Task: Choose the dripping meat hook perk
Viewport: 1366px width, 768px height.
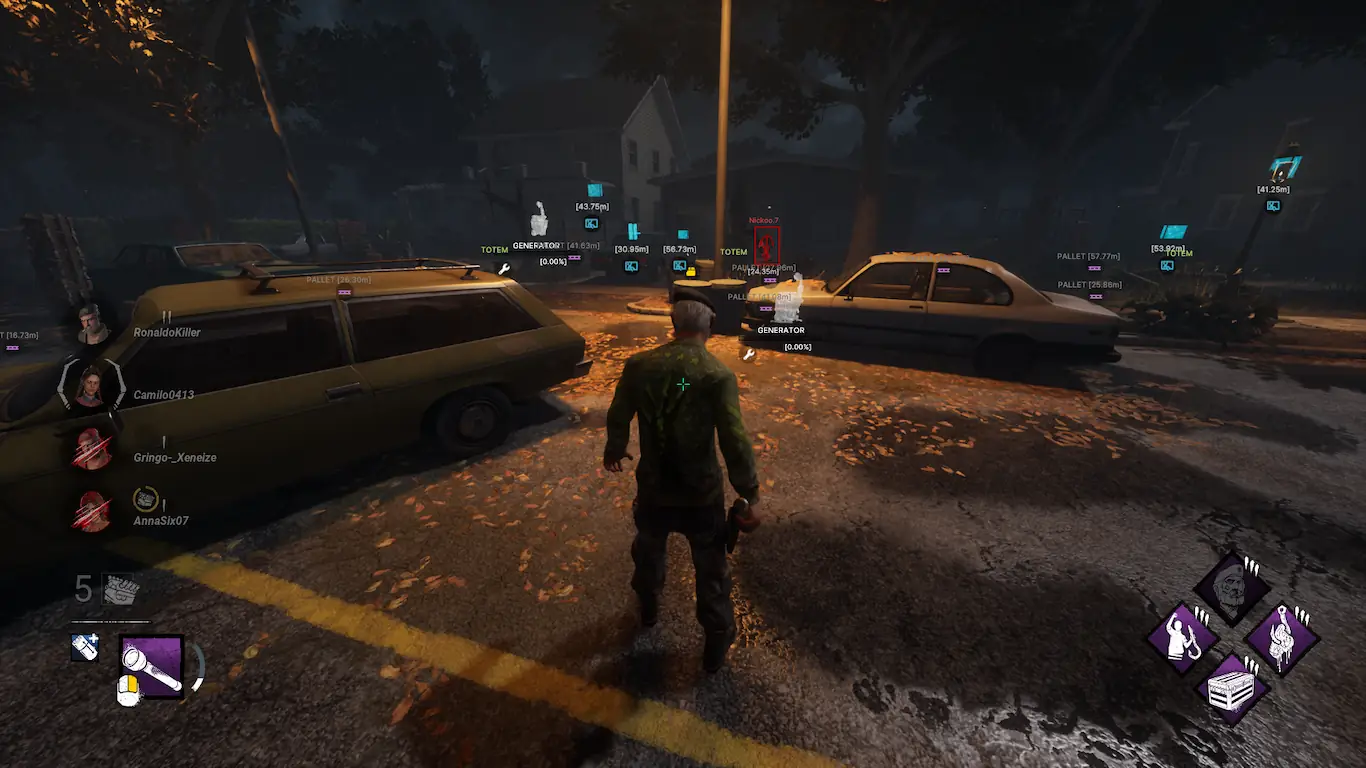Action: coord(1281,637)
